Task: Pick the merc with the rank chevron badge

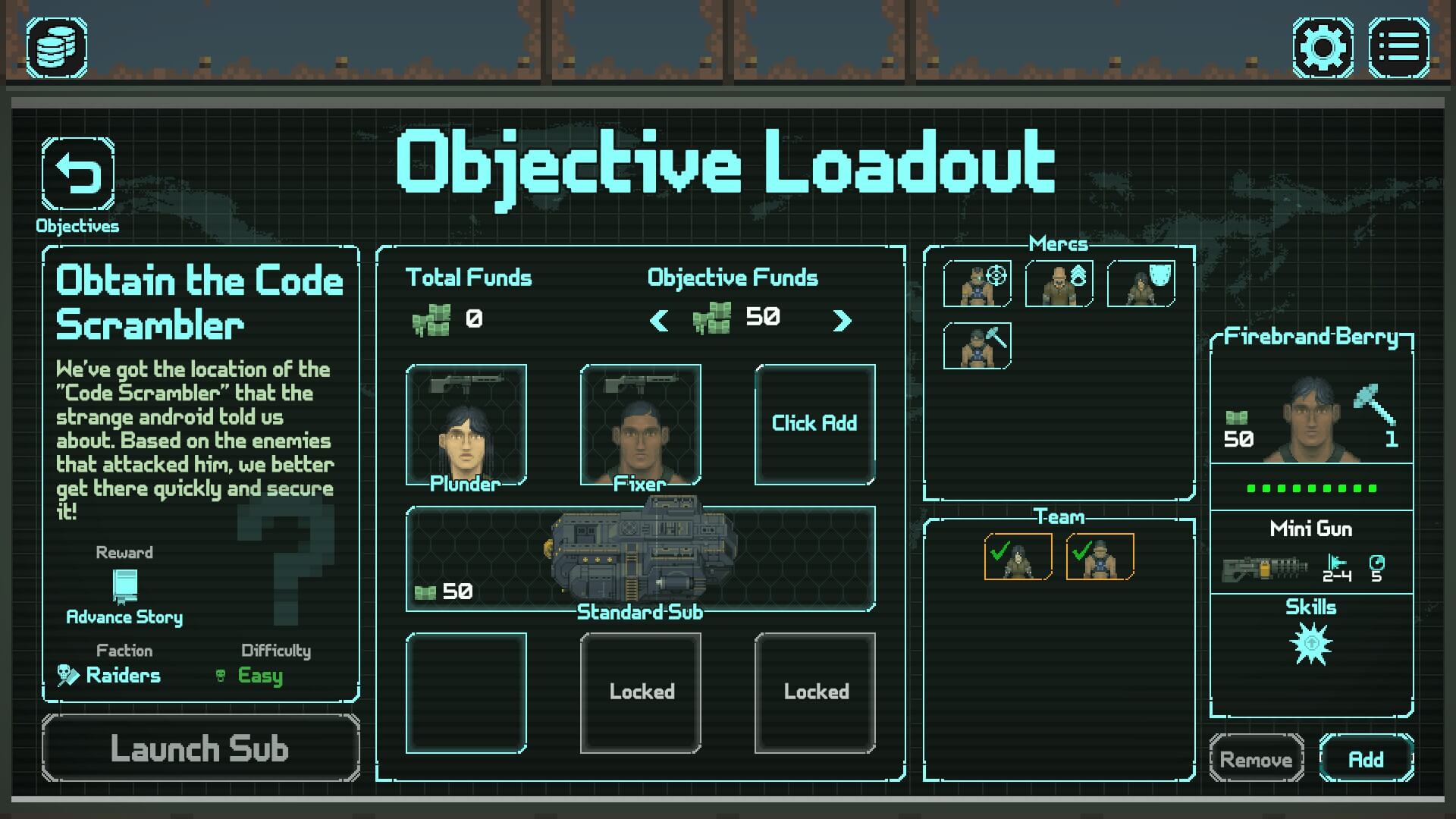Action: (x=1059, y=284)
